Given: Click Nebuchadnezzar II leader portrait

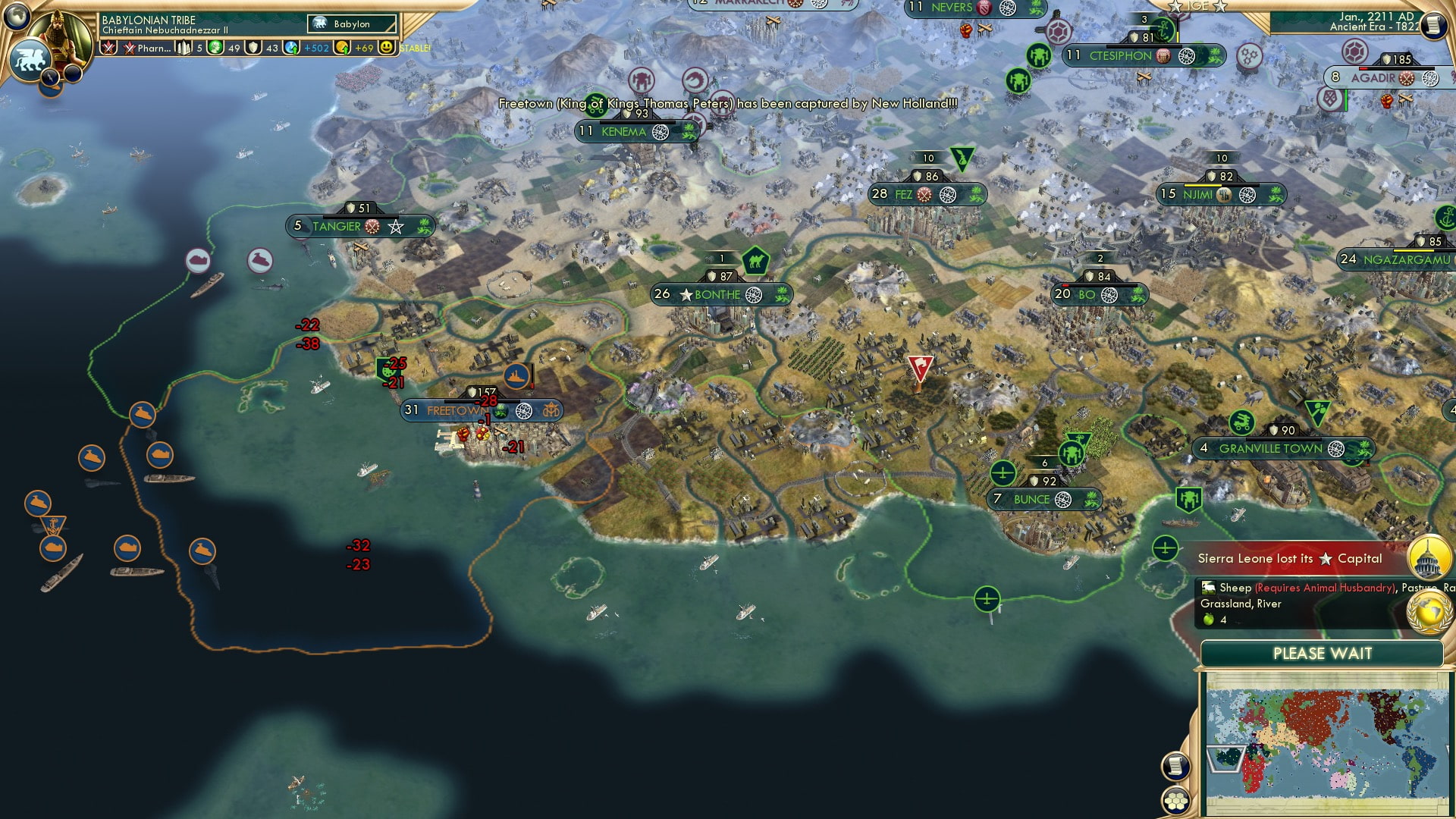Looking at the screenshot, I should tap(58, 36).
